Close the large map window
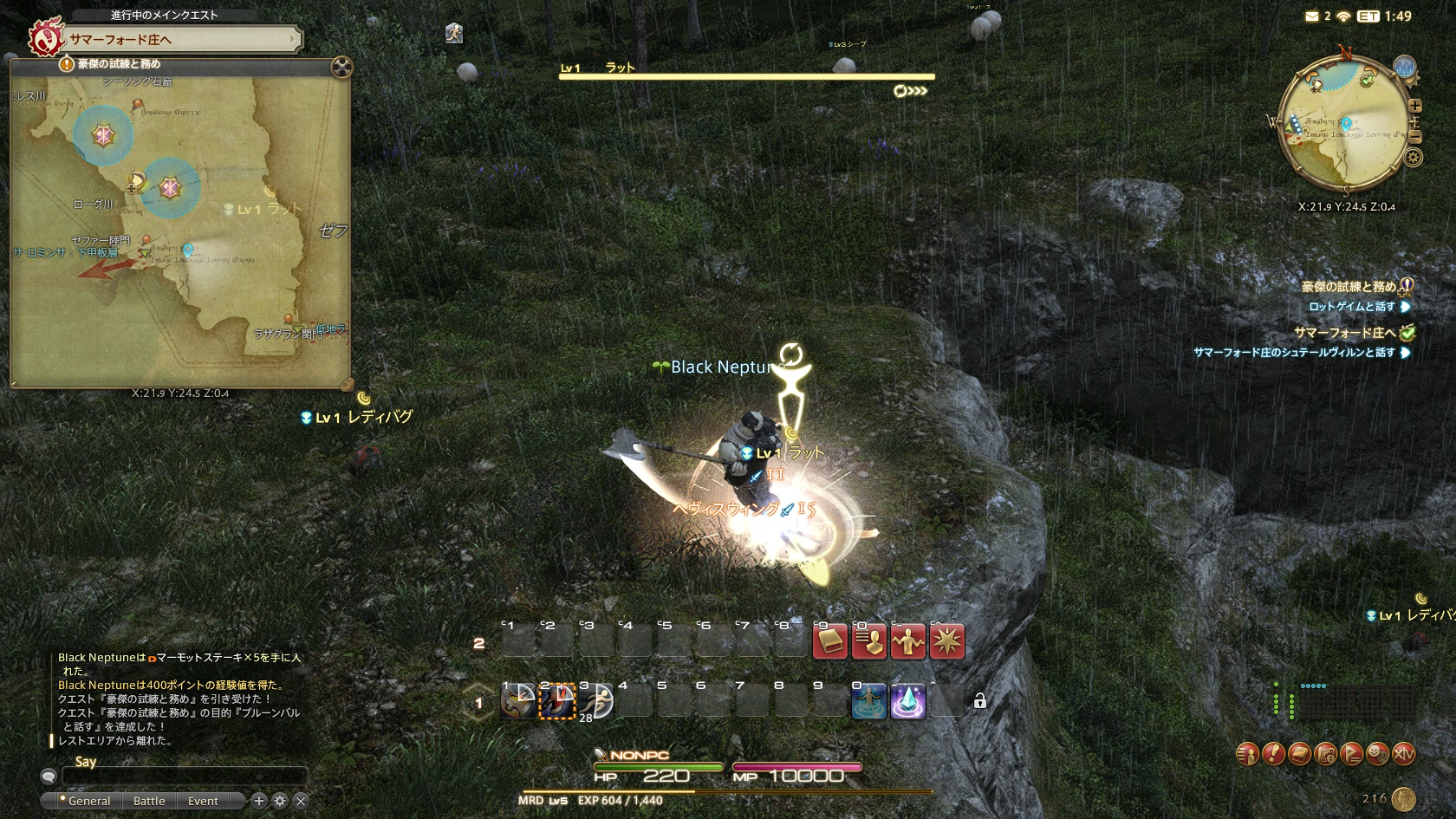The width and height of the screenshot is (1456, 819). point(341,67)
